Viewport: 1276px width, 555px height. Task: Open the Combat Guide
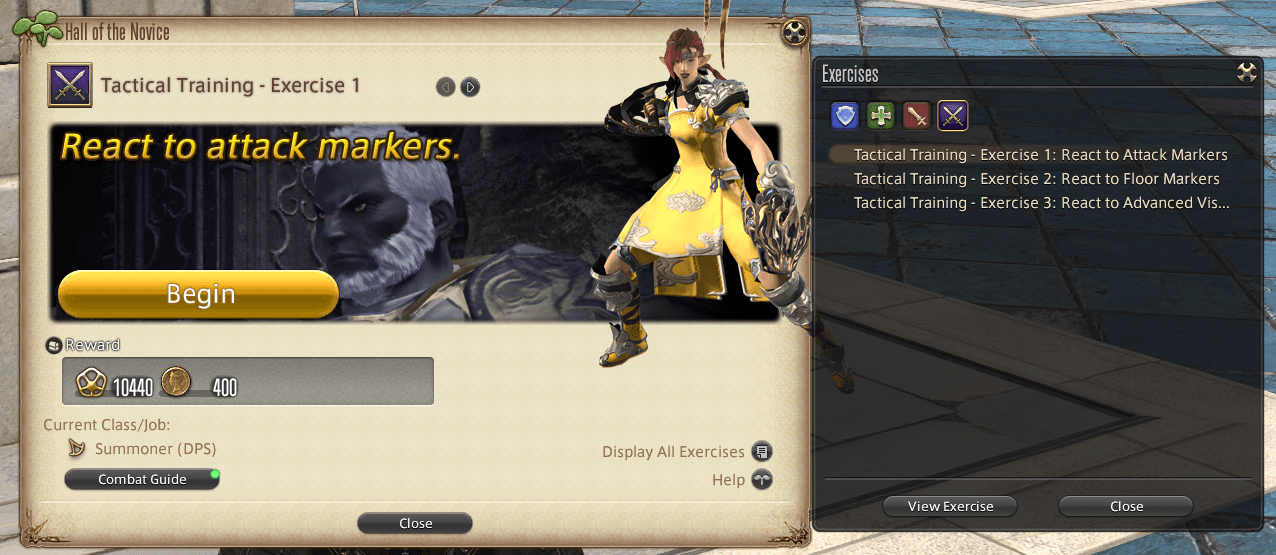pyautogui.click(x=142, y=480)
